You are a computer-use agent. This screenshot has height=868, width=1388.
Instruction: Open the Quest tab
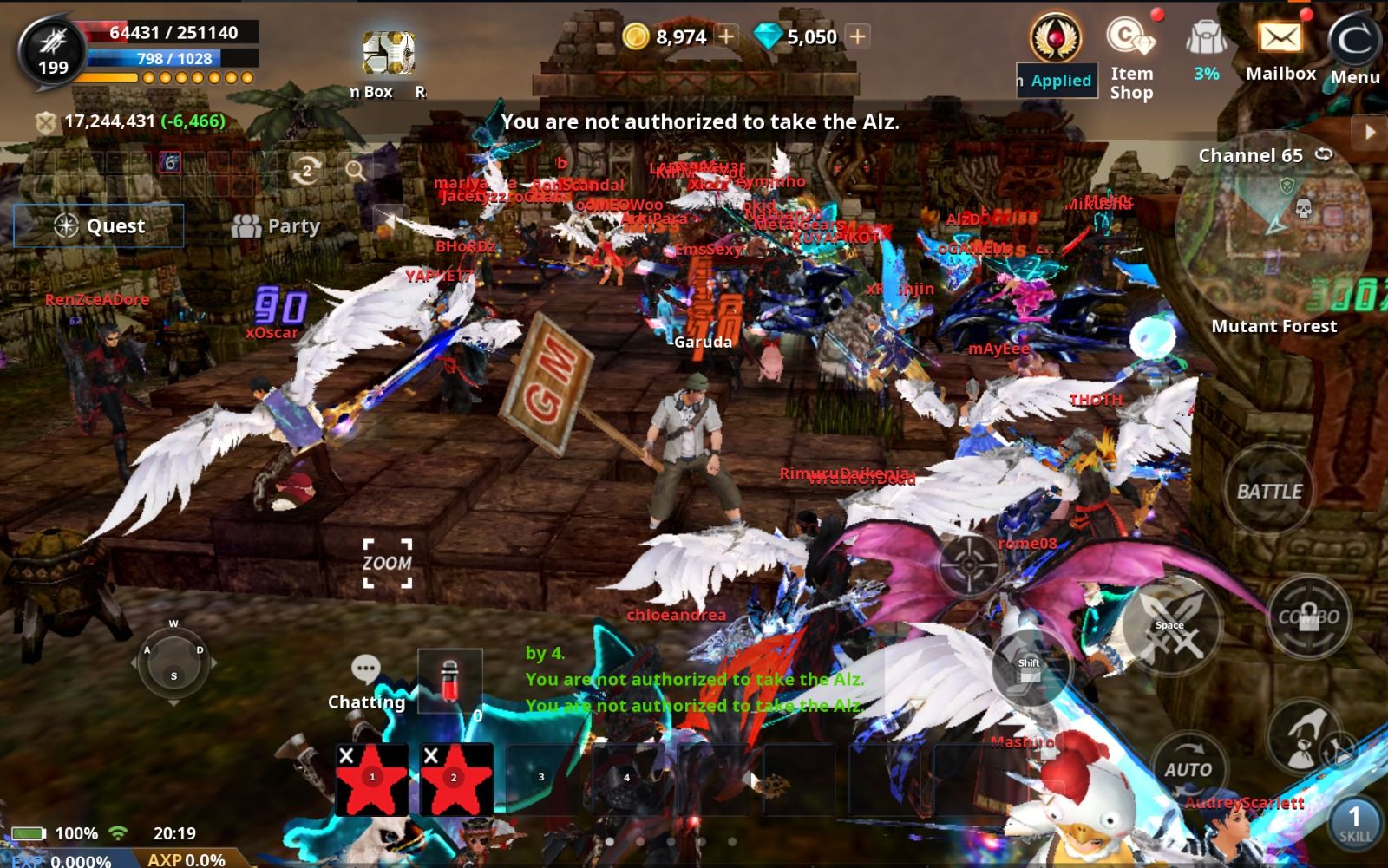tap(99, 226)
